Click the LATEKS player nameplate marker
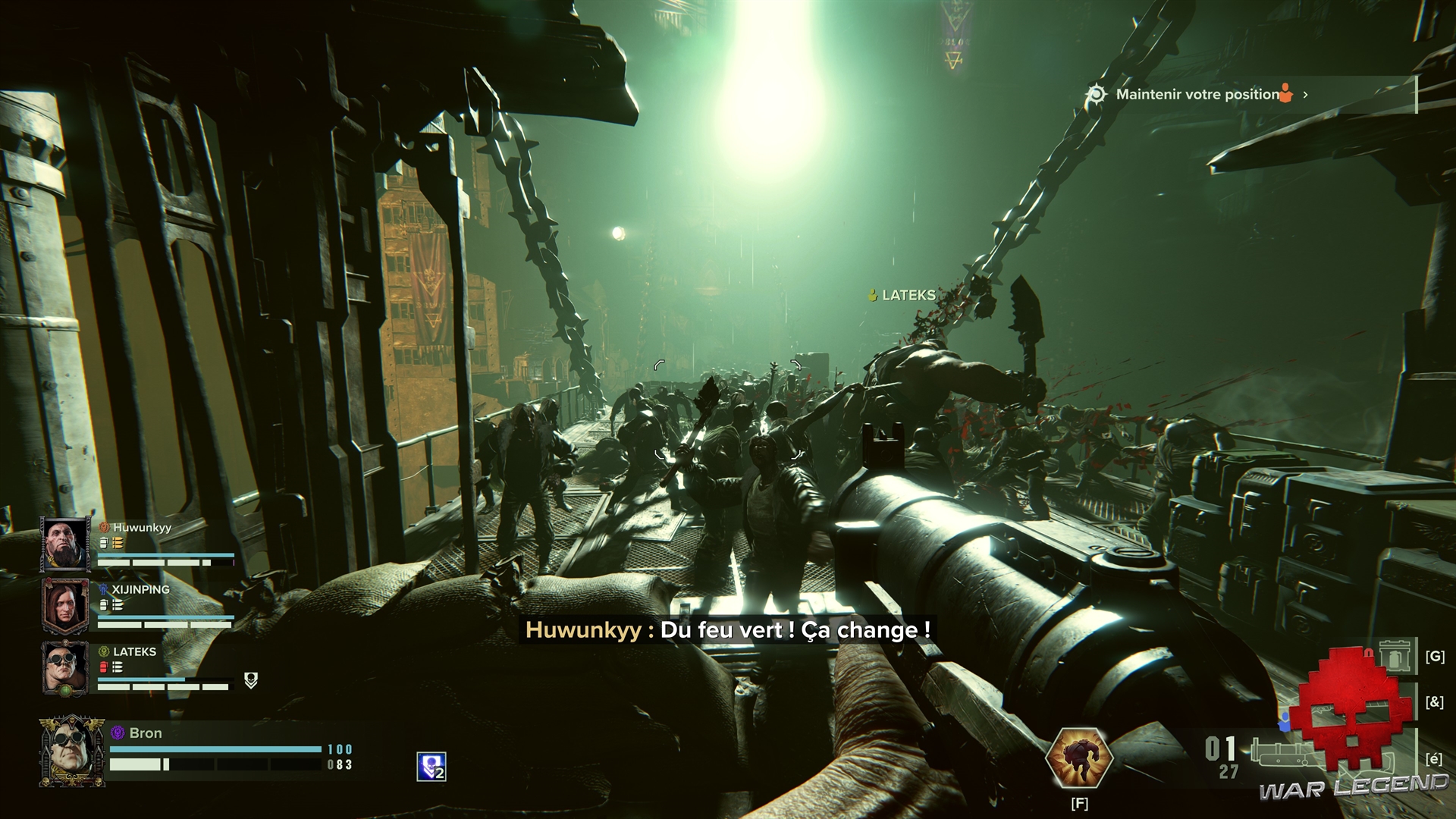 pyautogui.click(x=902, y=295)
